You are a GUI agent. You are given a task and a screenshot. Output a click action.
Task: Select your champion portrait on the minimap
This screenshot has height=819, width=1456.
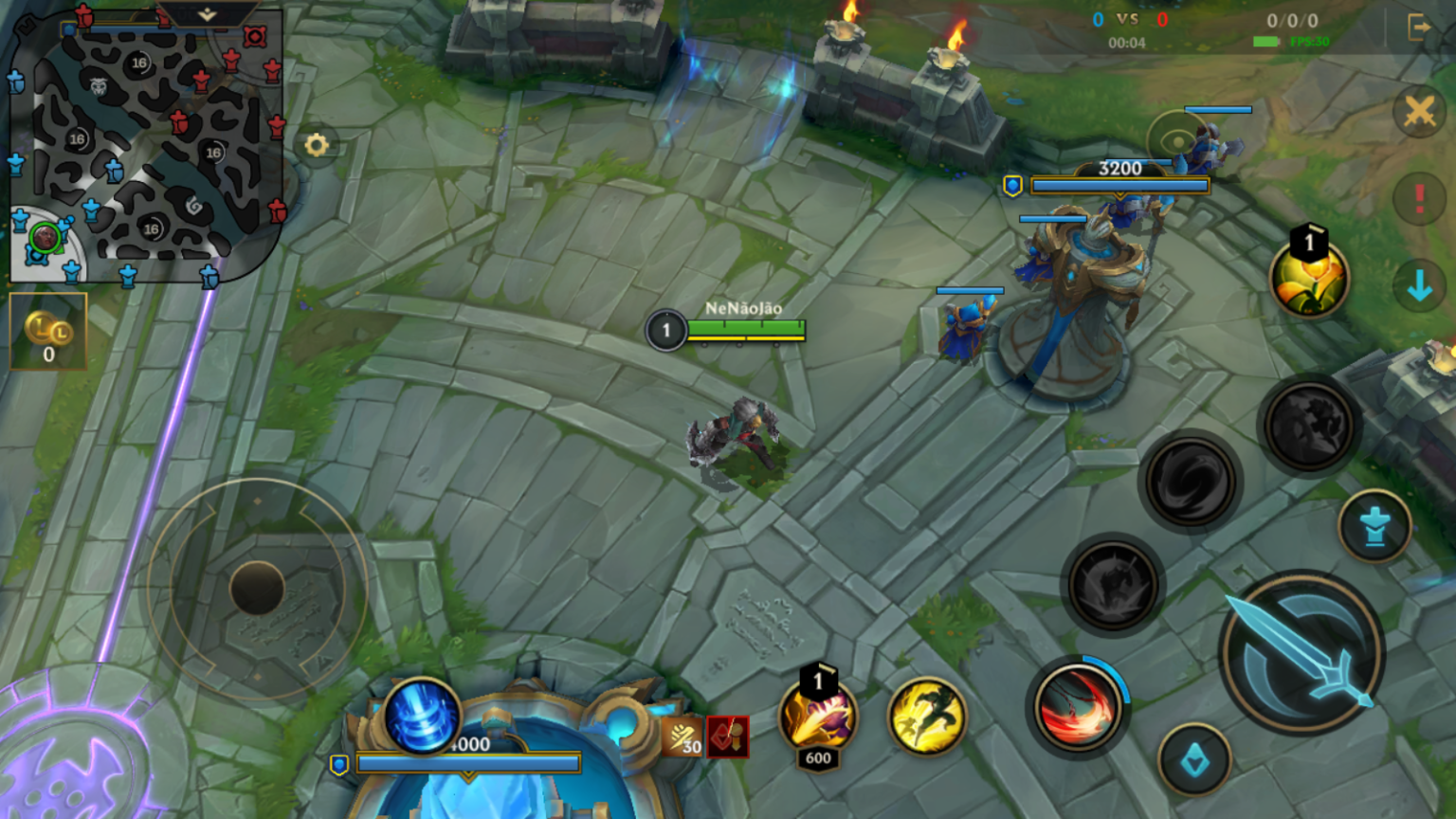[x=45, y=237]
